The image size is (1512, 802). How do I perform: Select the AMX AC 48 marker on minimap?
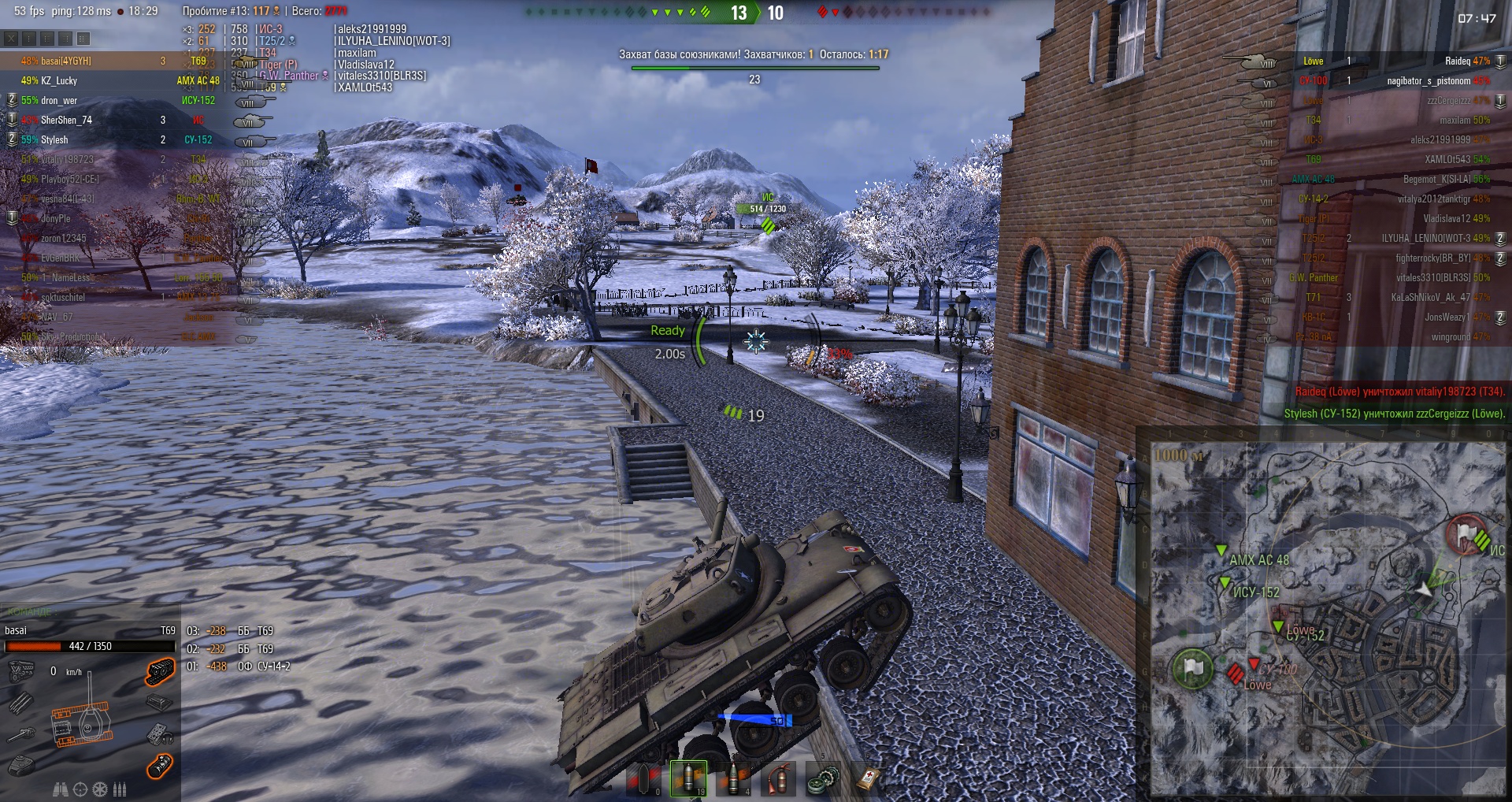[x=1222, y=551]
